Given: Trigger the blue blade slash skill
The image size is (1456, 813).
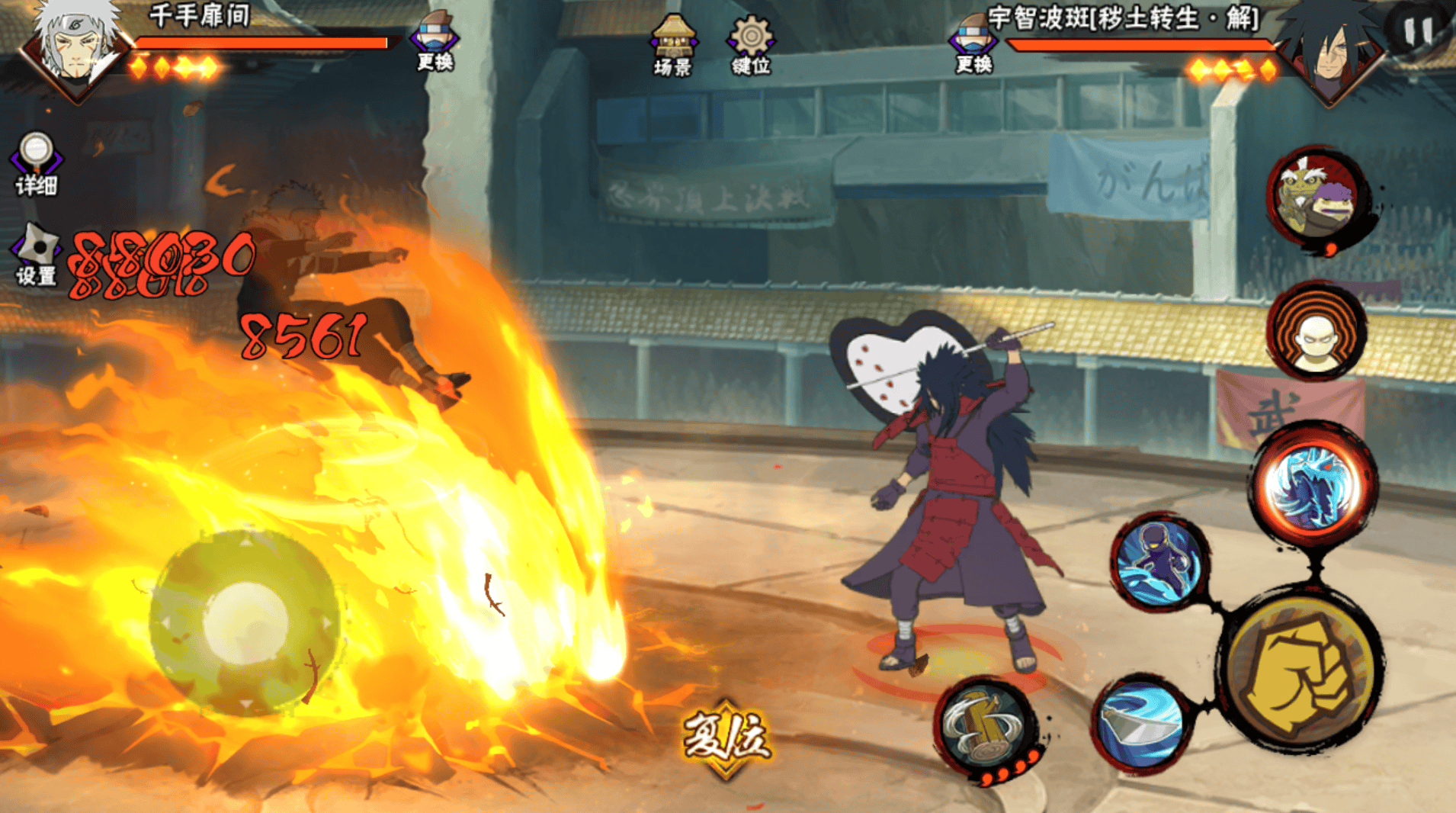Looking at the screenshot, I should (1141, 722).
